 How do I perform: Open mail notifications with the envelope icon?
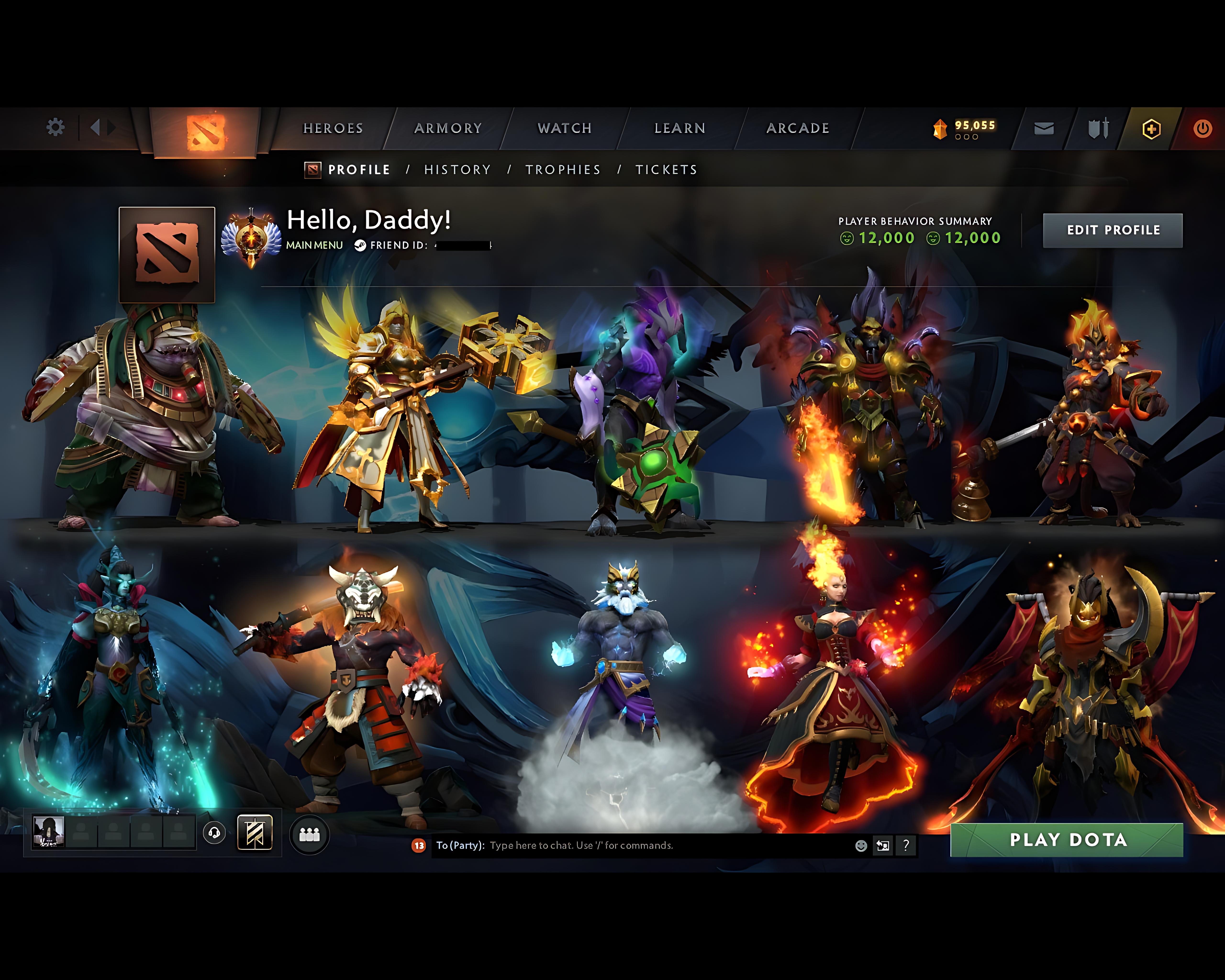[1043, 128]
